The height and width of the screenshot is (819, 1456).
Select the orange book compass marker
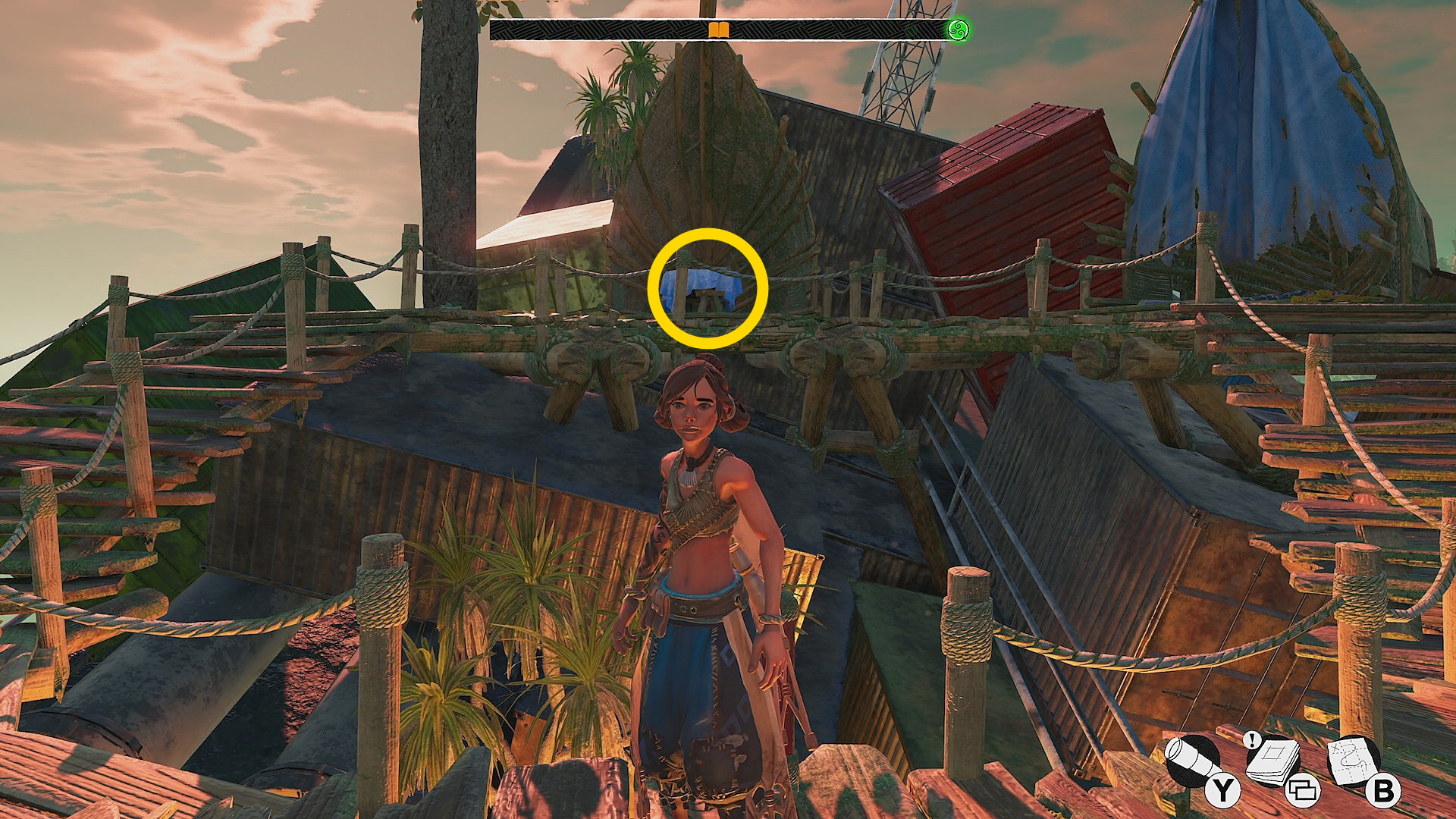click(x=718, y=30)
